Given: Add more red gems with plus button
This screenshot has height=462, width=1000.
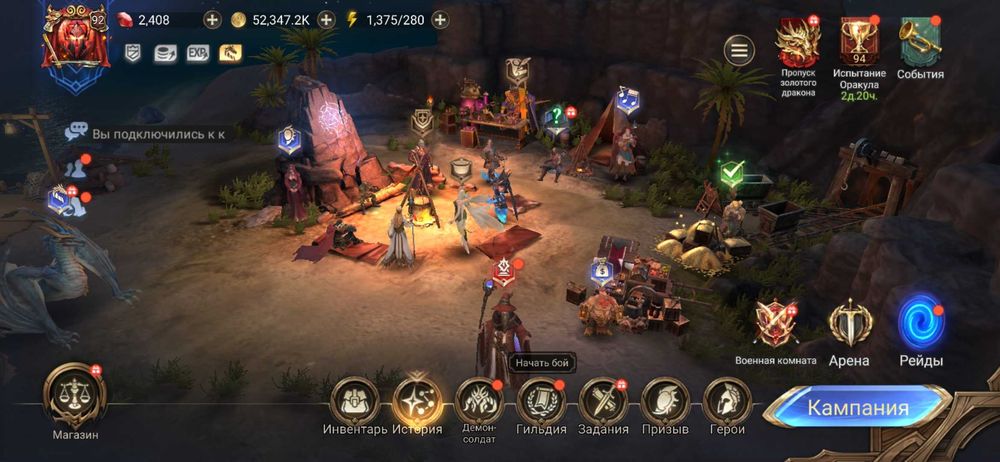Looking at the screenshot, I should pos(212,20).
